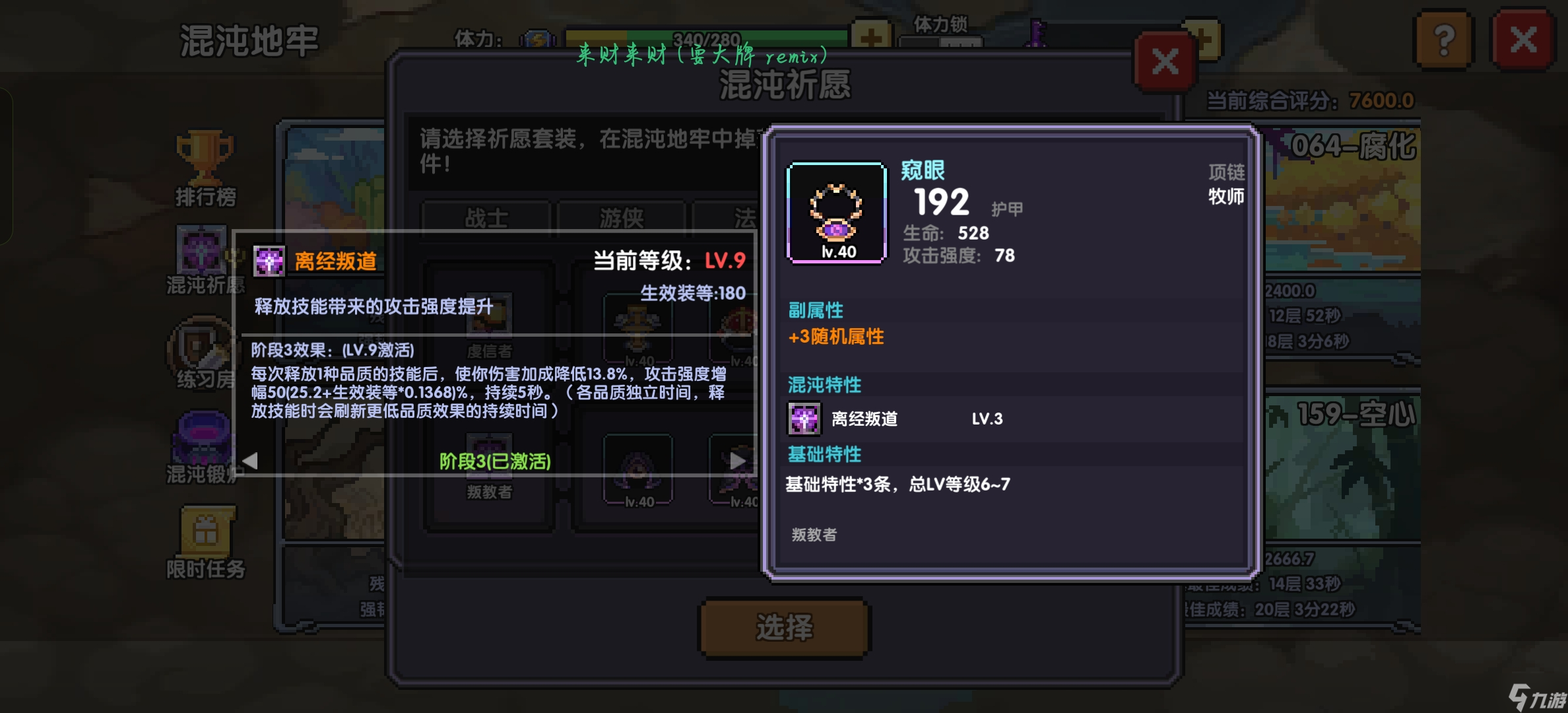Click the left arrow for previous stage

249,462
